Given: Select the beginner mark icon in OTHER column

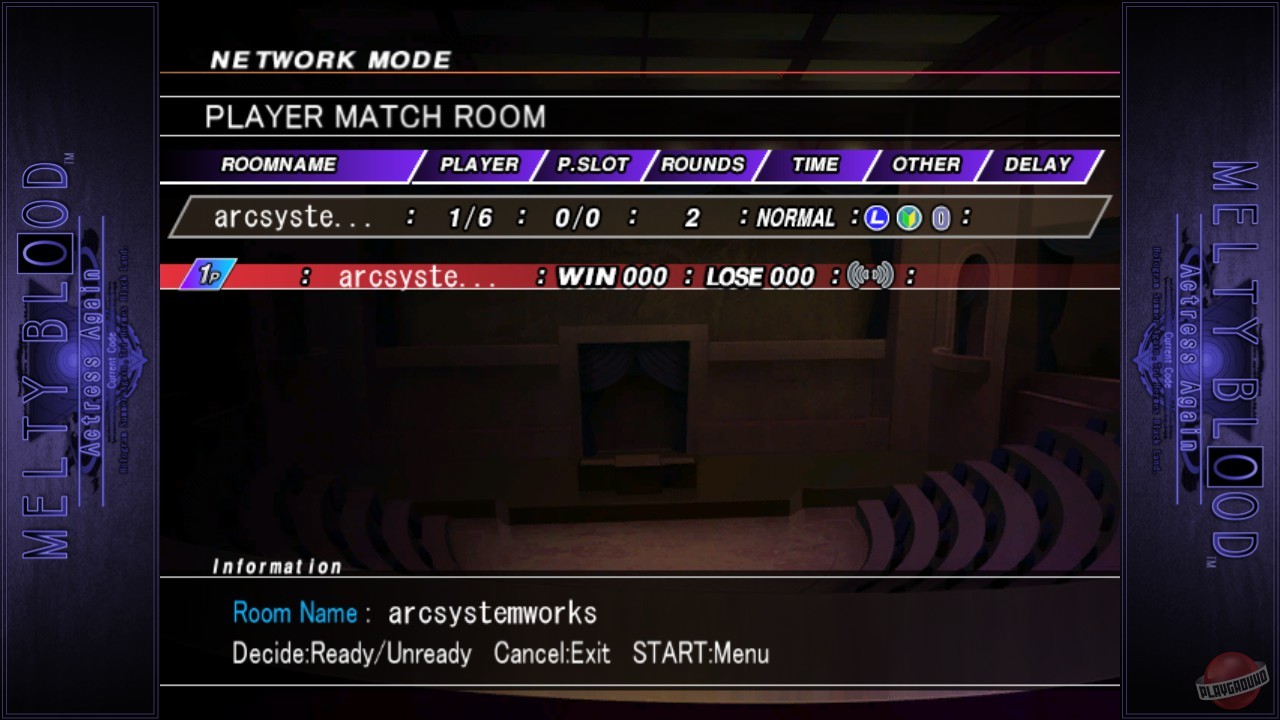Looking at the screenshot, I should click(908, 217).
